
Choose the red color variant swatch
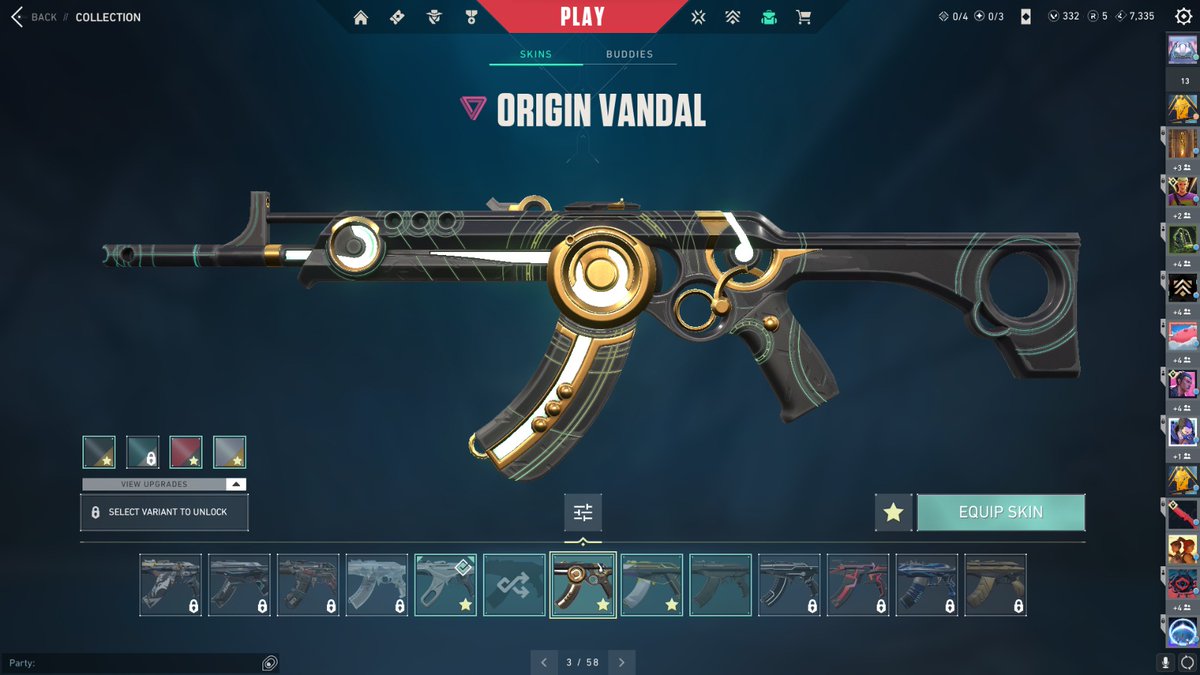pyautogui.click(x=186, y=452)
